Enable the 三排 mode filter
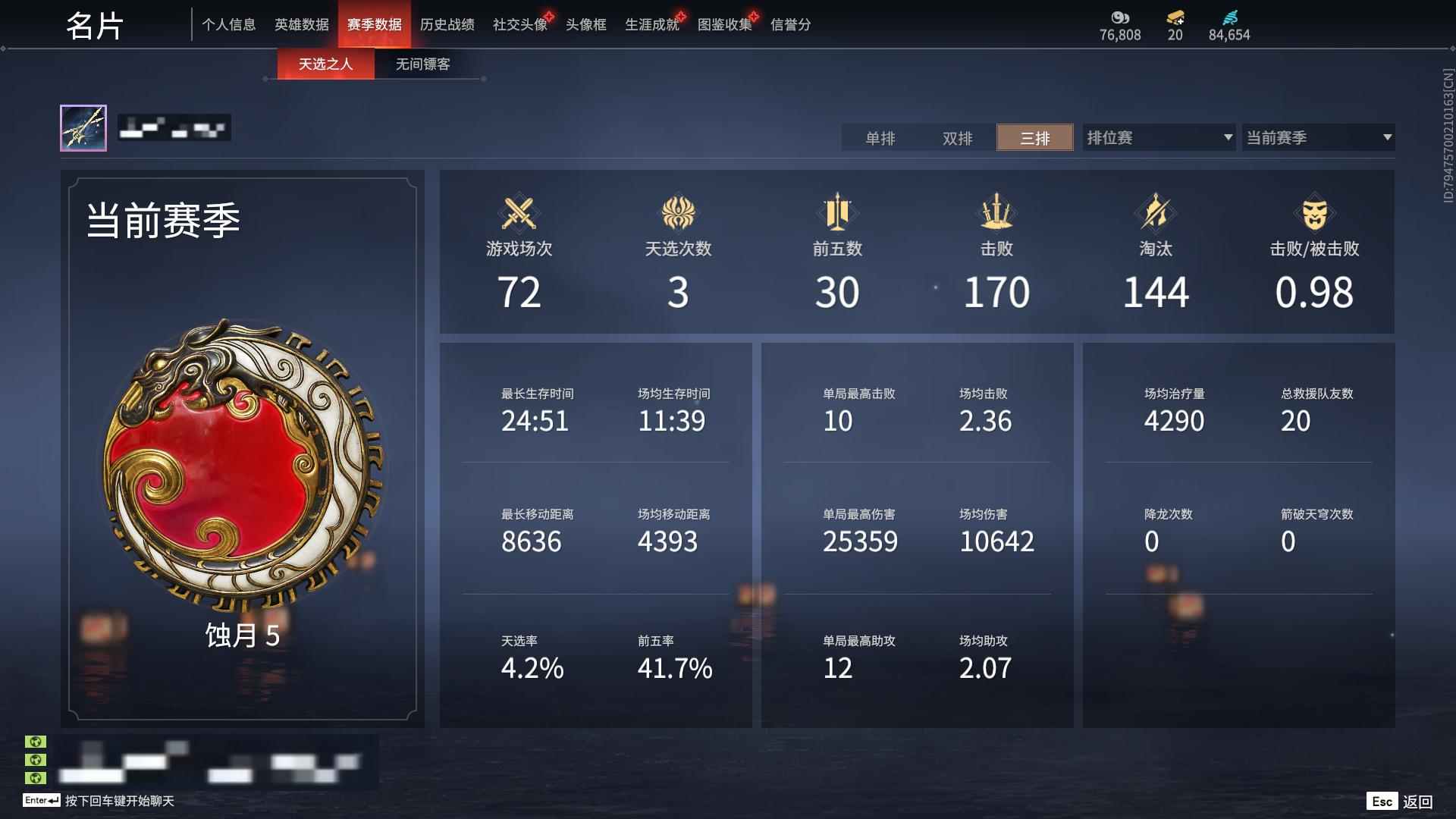Viewport: 1456px width, 819px height. [x=1034, y=138]
